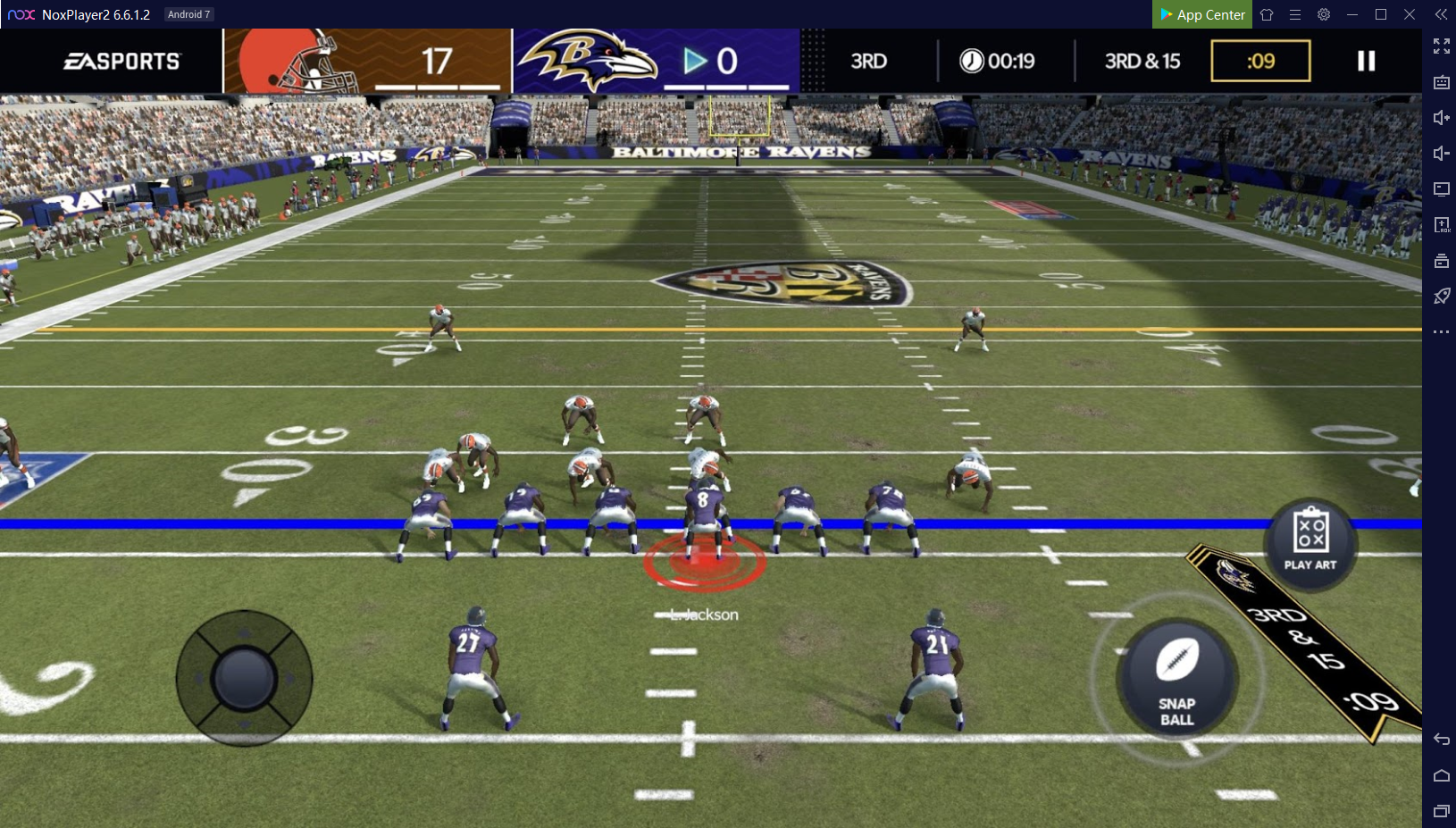
Task: Pause the game
Action: pyautogui.click(x=1366, y=61)
